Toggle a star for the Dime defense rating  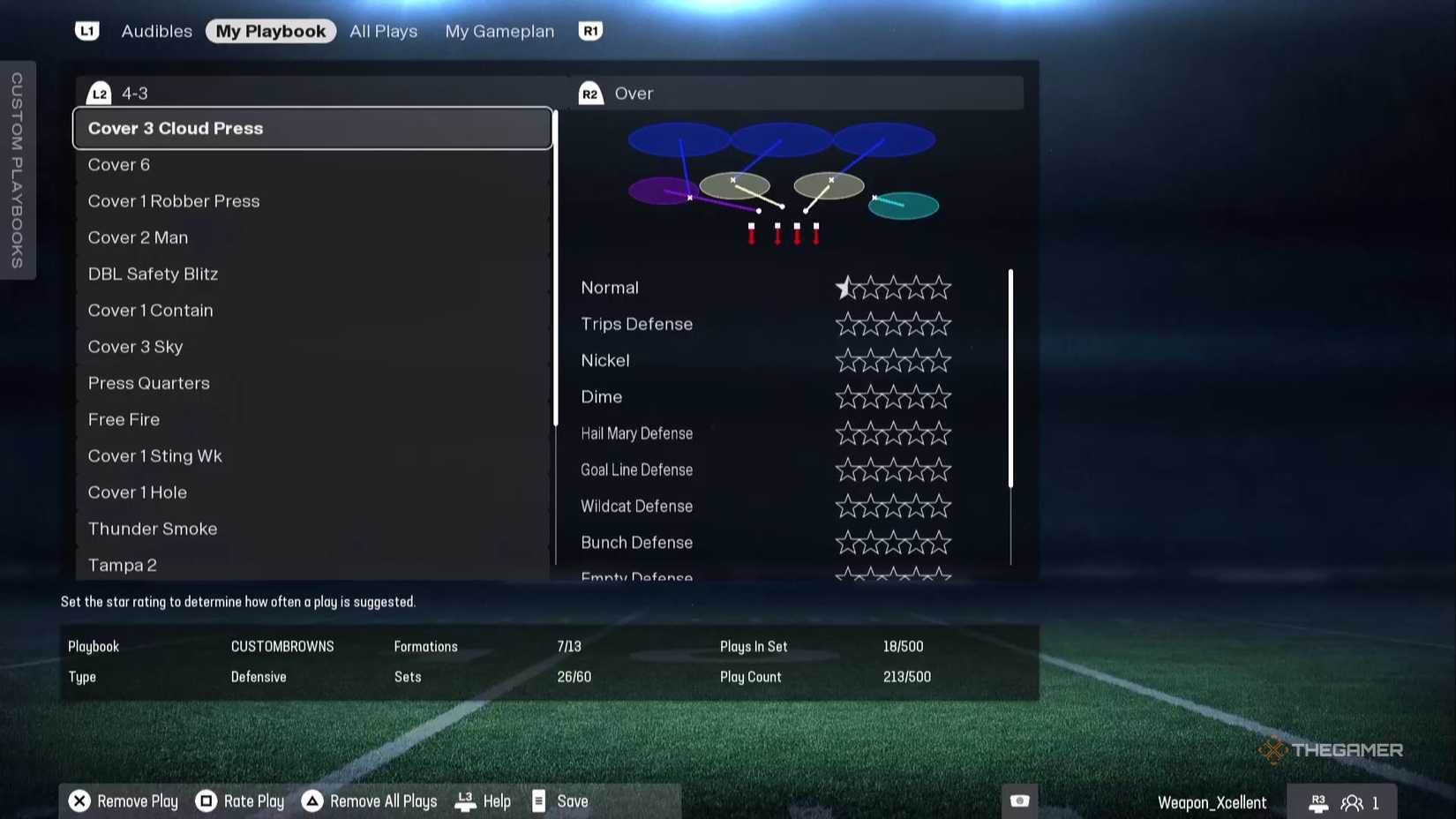(x=848, y=397)
